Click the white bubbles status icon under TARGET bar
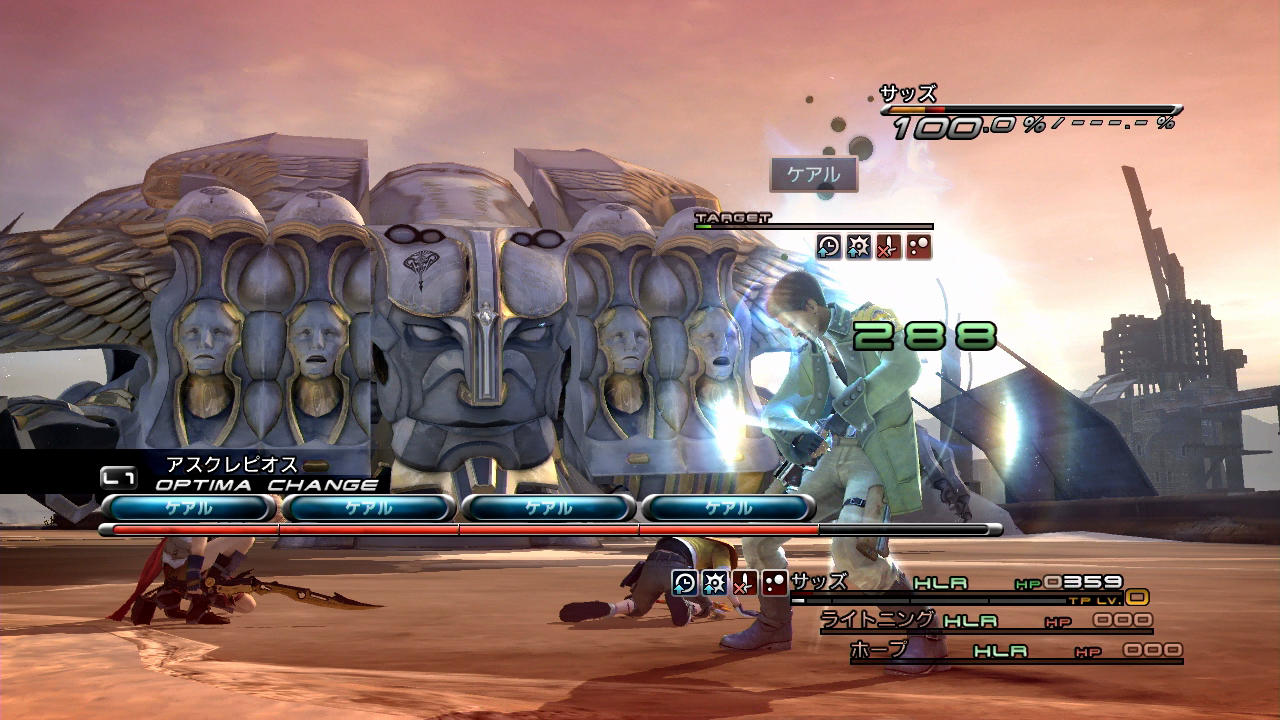The image size is (1280, 720). click(918, 247)
